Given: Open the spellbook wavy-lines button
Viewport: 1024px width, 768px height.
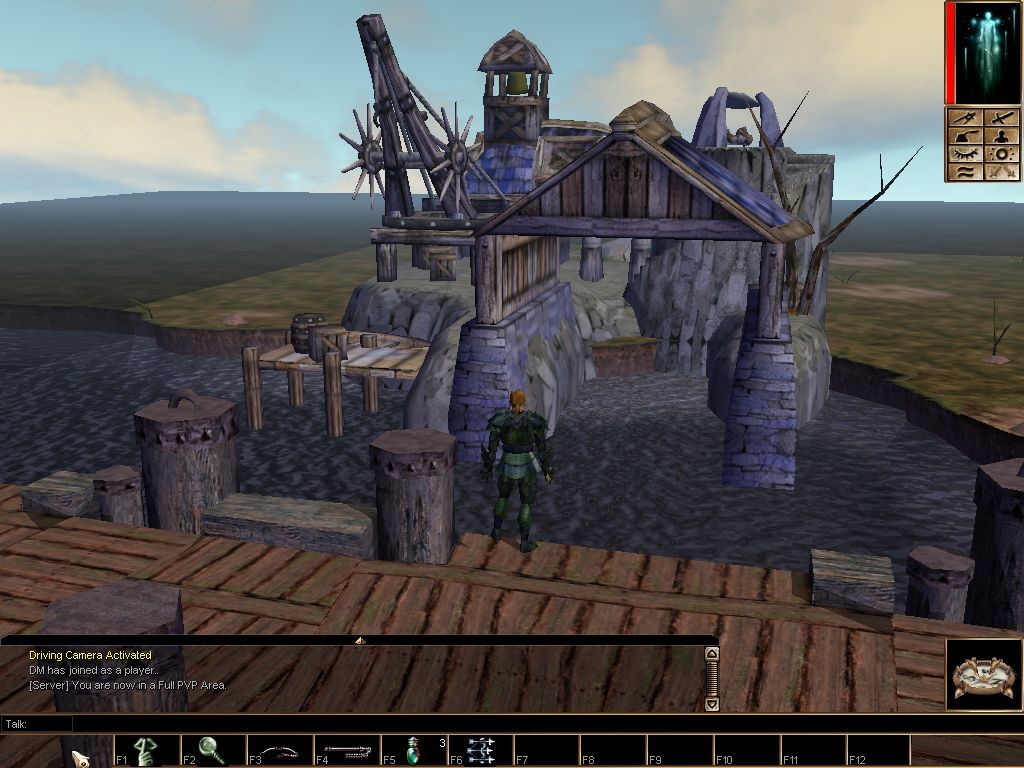Looking at the screenshot, I should pyautogui.click(x=966, y=172).
